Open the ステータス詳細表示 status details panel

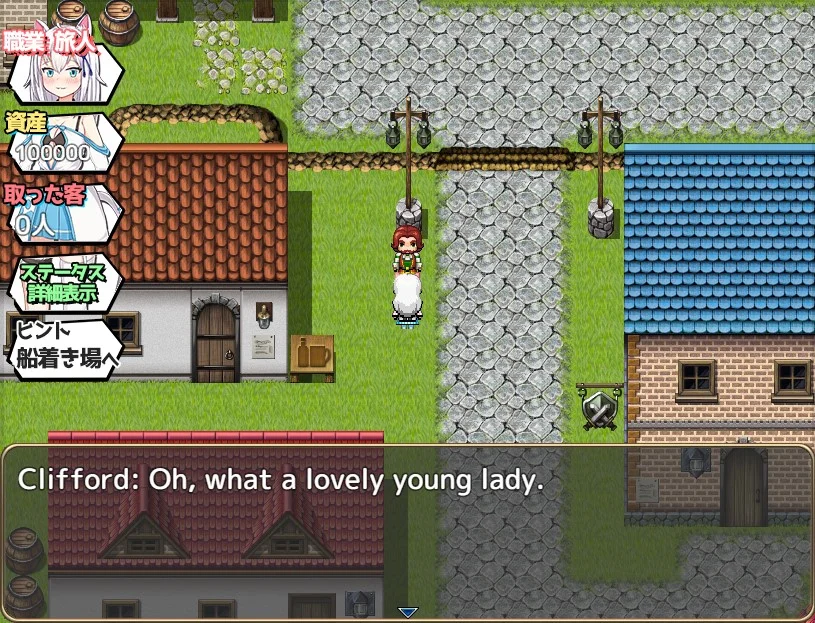[62, 283]
